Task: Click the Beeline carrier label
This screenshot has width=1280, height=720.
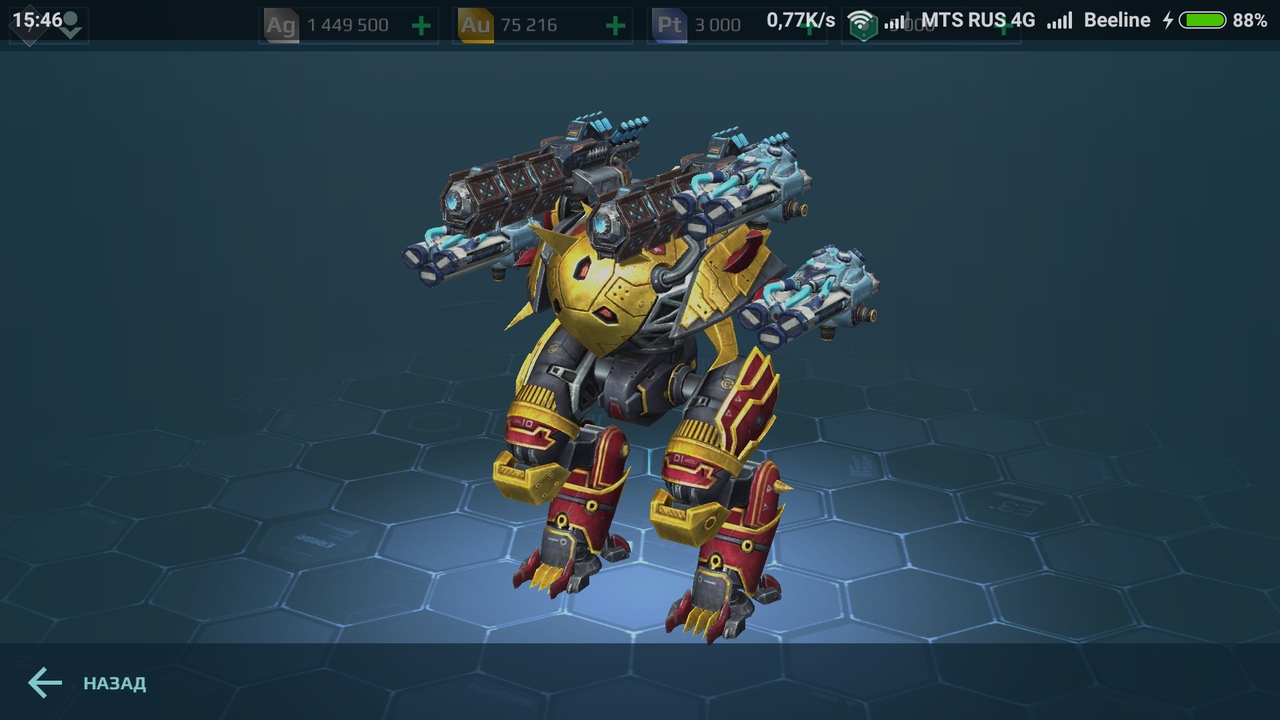Action: [x=1117, y=19]
